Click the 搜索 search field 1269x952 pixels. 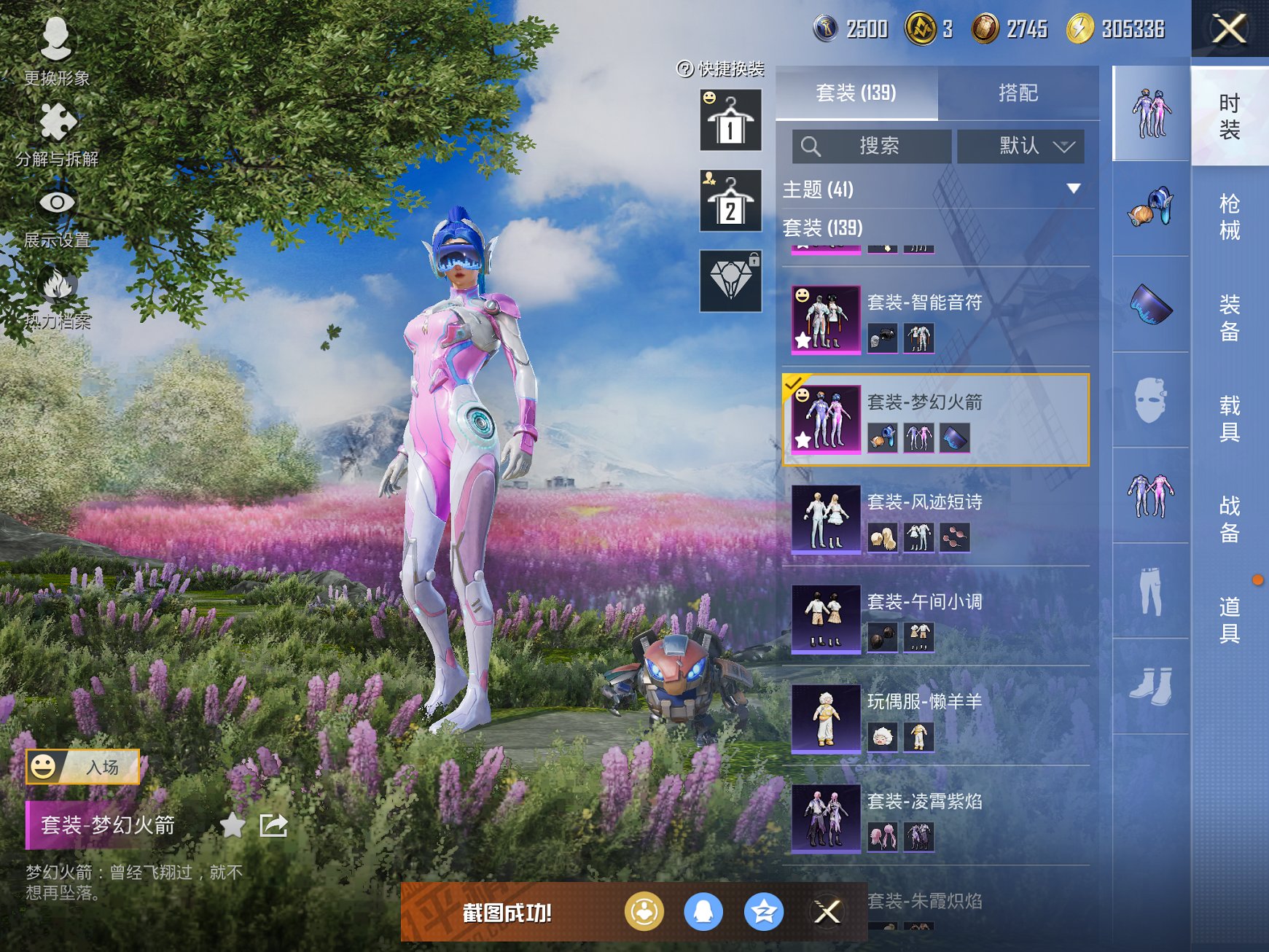tap(872, 147)
